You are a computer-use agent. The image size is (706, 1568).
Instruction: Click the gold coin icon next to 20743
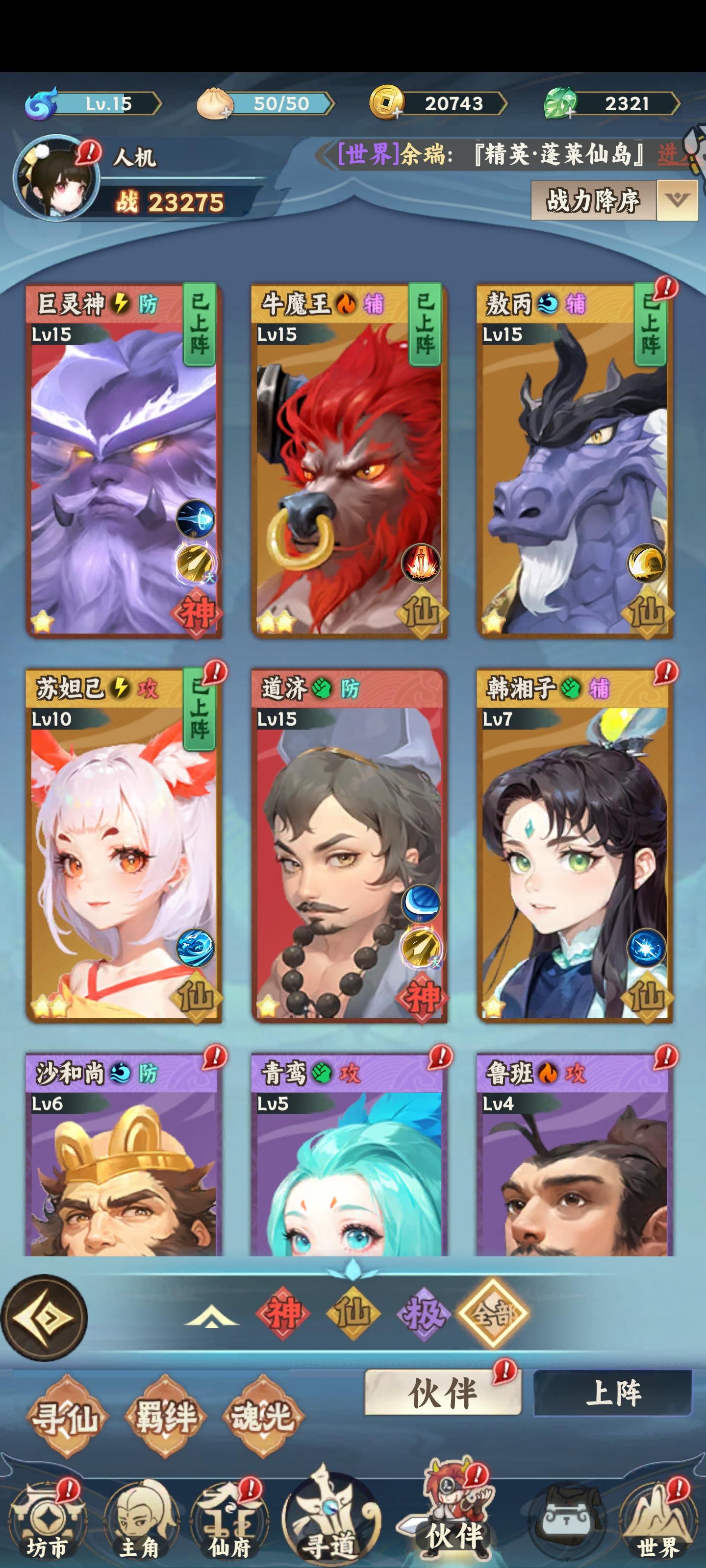[x=387, y=103]
